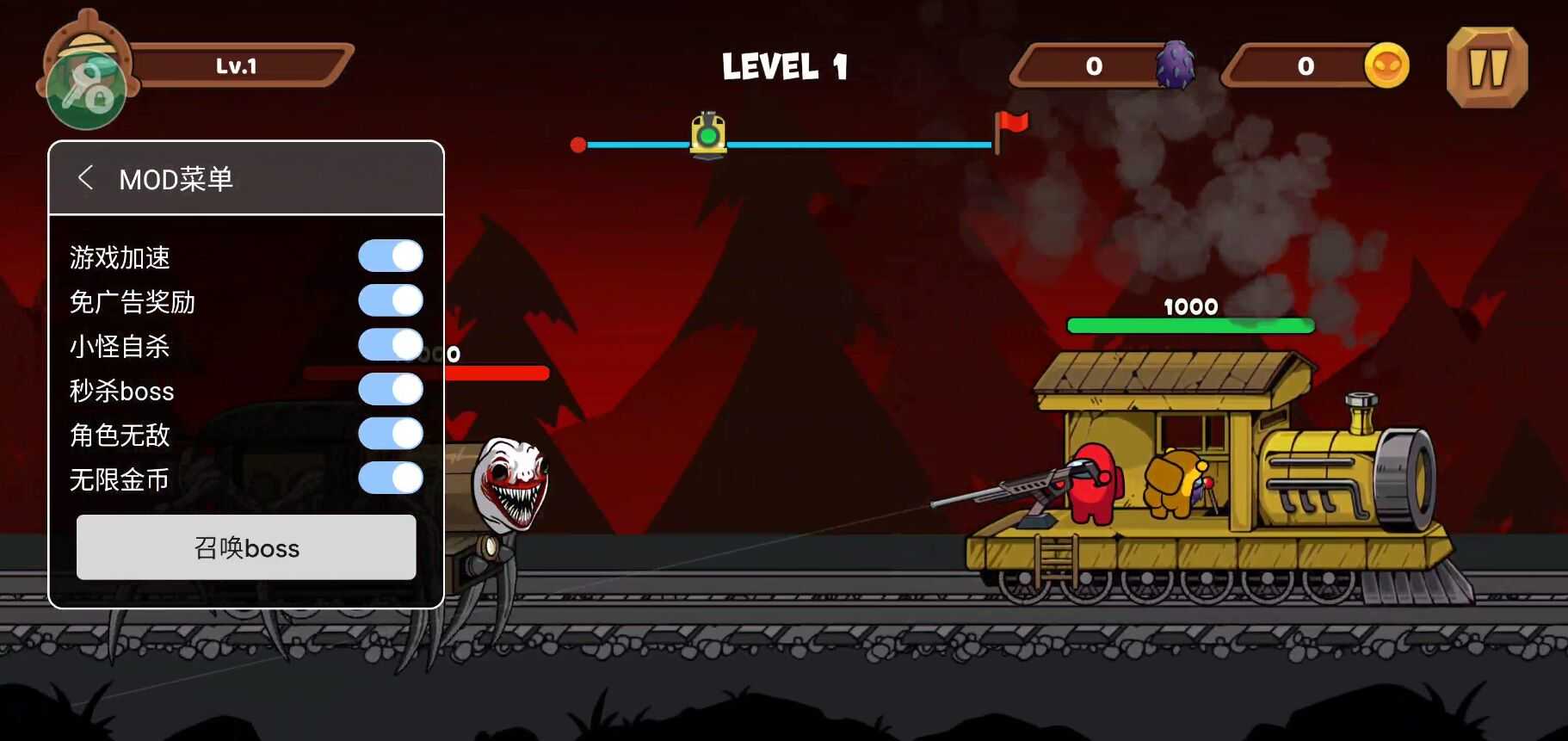Go back using the MOD菜单 arrow
Screen dimensions: 1568x741
pyautogui.click(x=85, y=178)
